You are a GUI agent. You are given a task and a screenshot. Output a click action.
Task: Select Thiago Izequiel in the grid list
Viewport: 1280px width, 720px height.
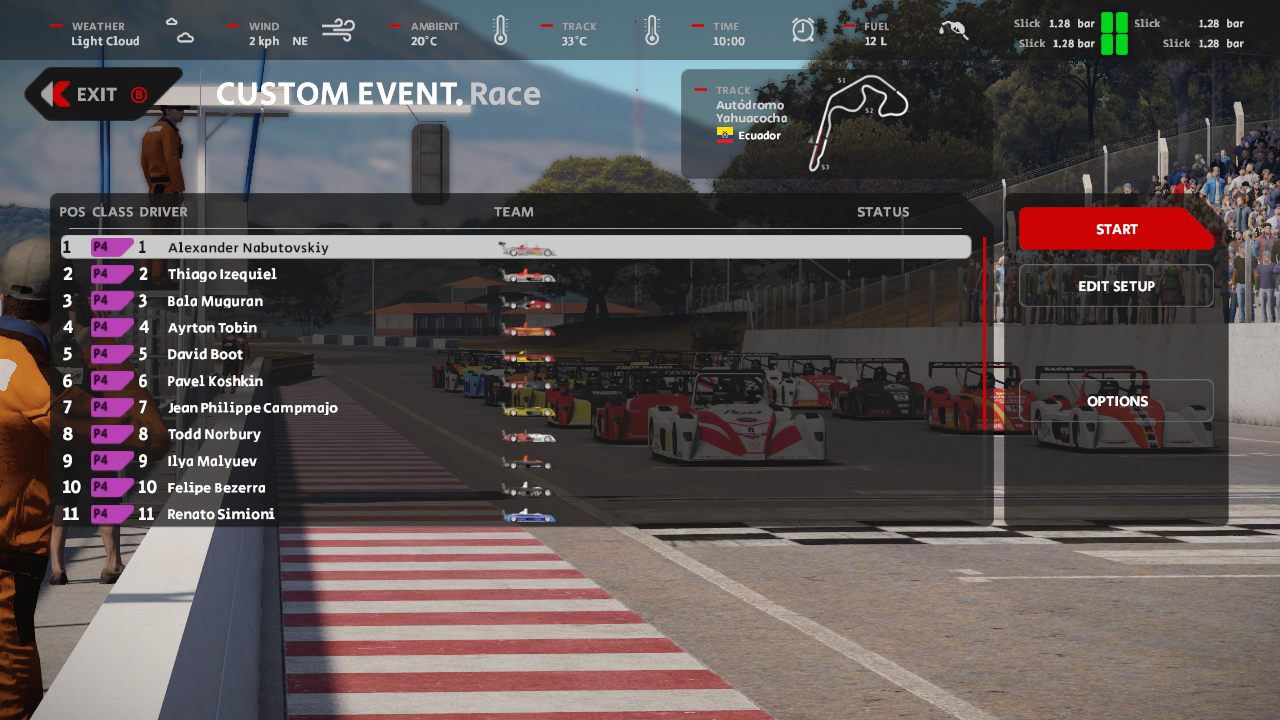(222, 274)
